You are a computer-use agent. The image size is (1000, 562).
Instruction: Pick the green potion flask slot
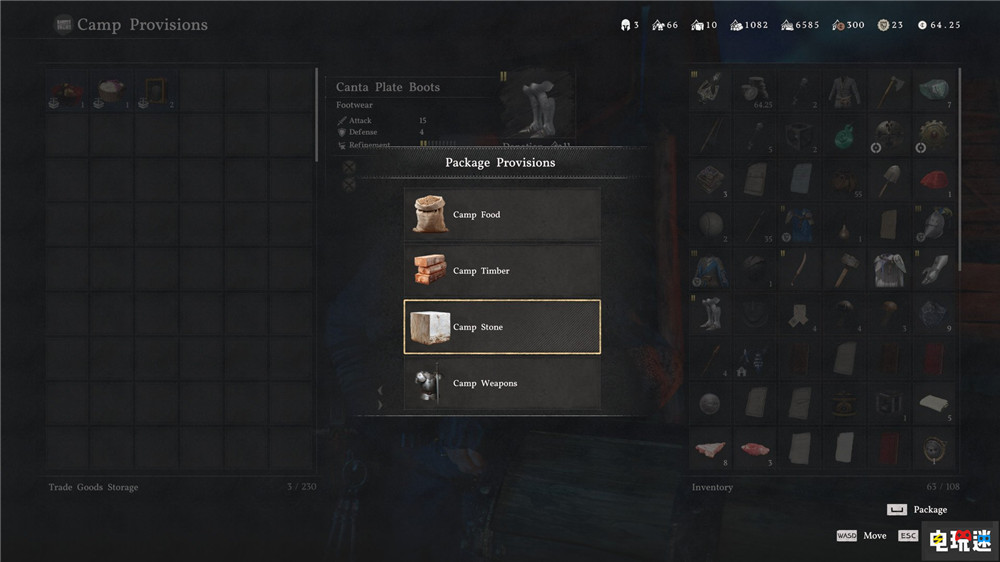(x=843, y=135)
